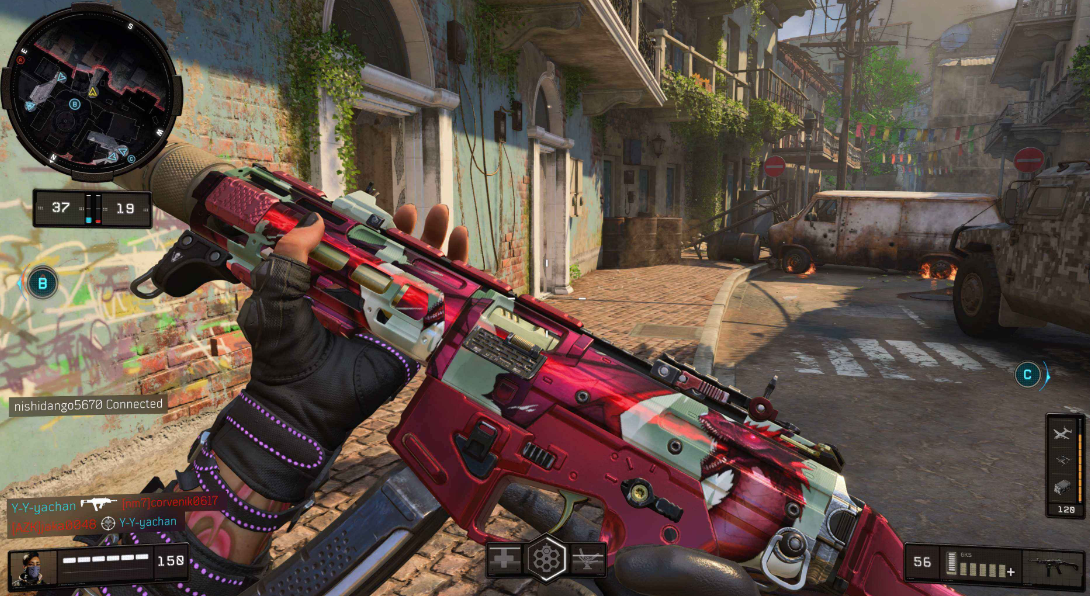The width and height of the screenshot is (1090, 596).
Task: Choose the care package scorestreak icon
Action: pos(1063,486)
